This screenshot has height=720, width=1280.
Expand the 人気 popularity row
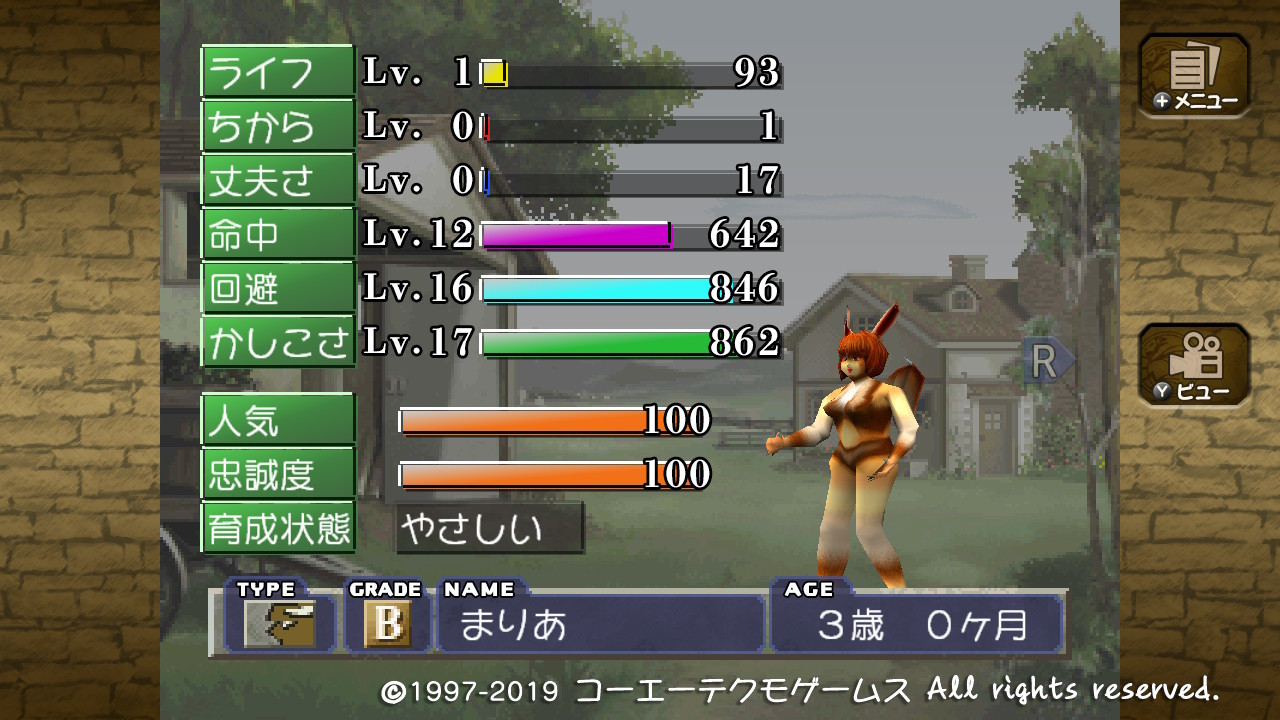coord(278,420)
